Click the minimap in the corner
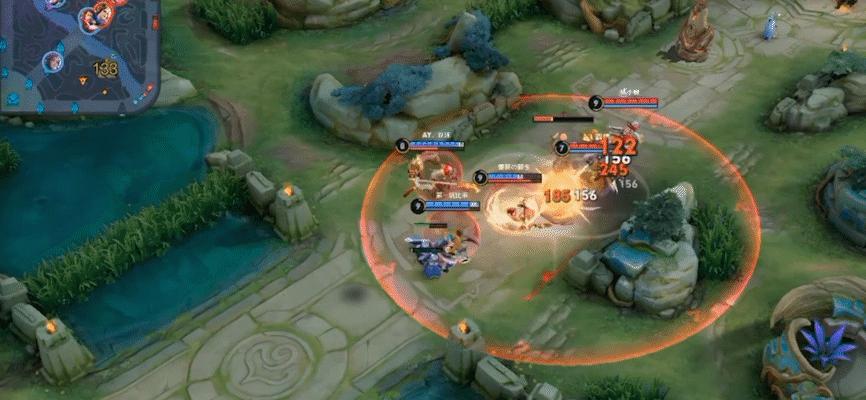The image size is (866, 400). tap(78, 50)
